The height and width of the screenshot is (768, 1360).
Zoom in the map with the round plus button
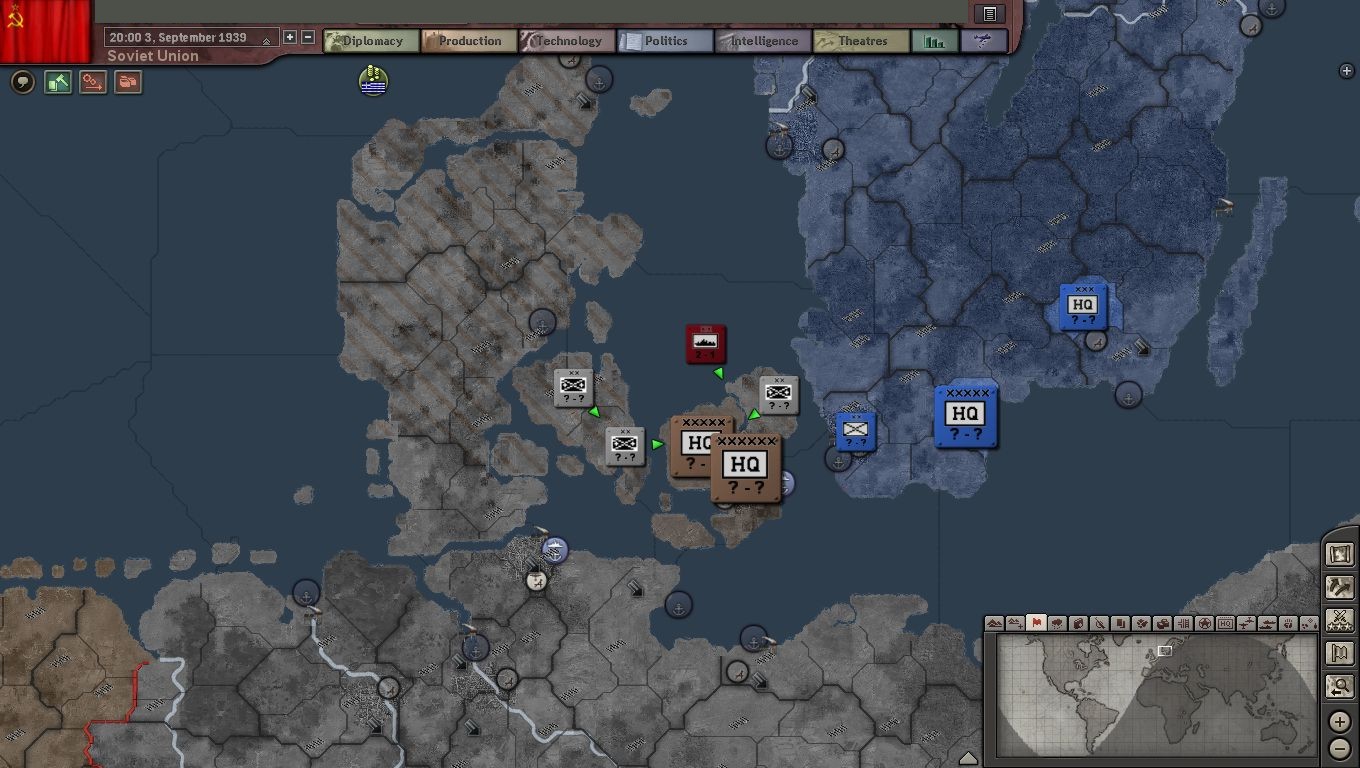1339,721
